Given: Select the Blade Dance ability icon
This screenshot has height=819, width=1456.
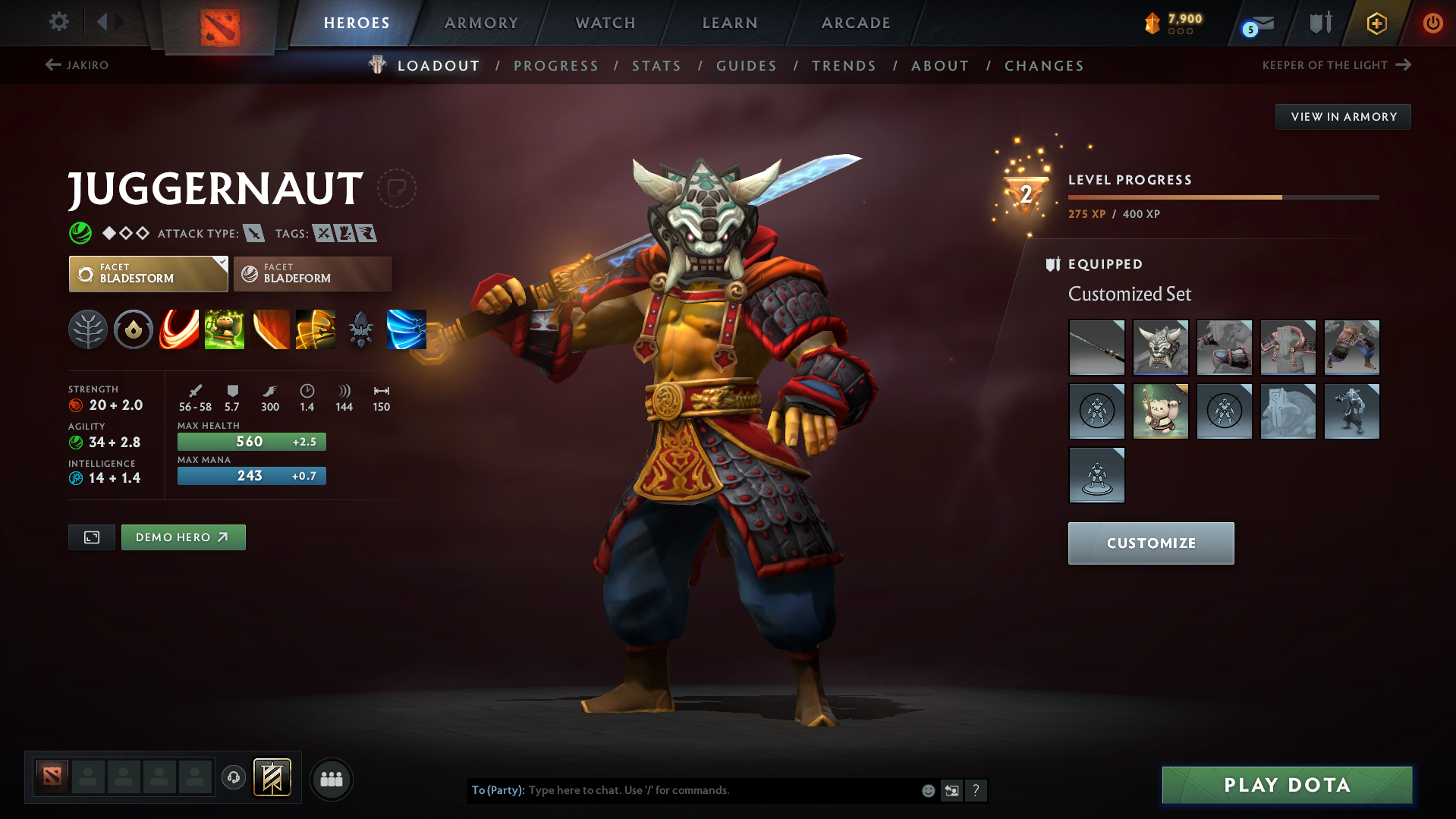Looking at the screenshot, I should (270, 329).
